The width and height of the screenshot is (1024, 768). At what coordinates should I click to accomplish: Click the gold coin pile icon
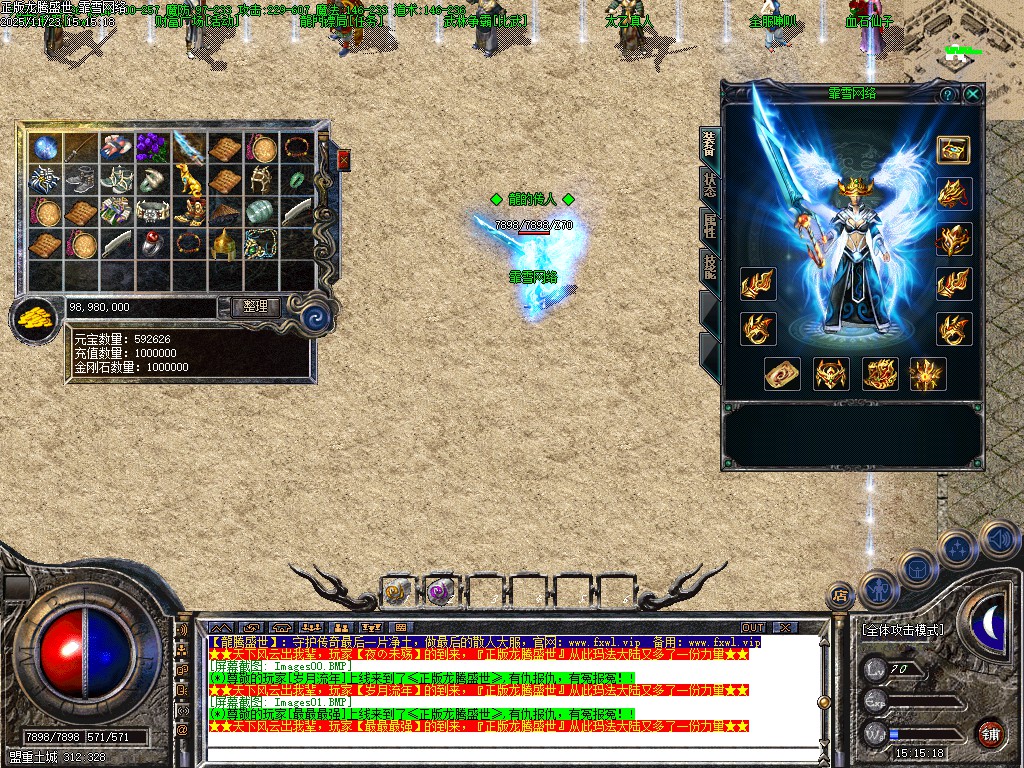coord(35,319)
